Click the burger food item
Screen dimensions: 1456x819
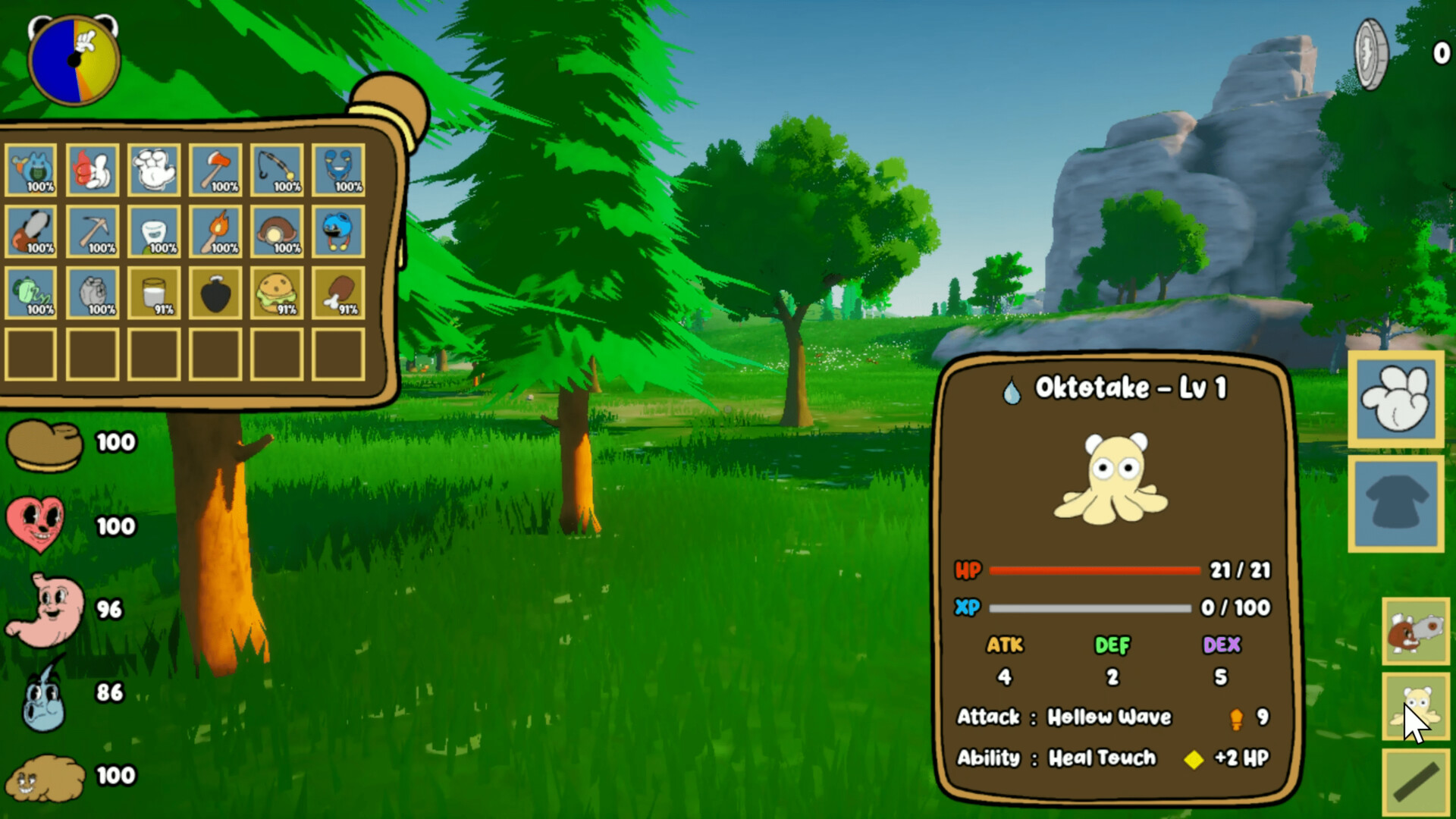pyautogui.click(x=276, y=293)
